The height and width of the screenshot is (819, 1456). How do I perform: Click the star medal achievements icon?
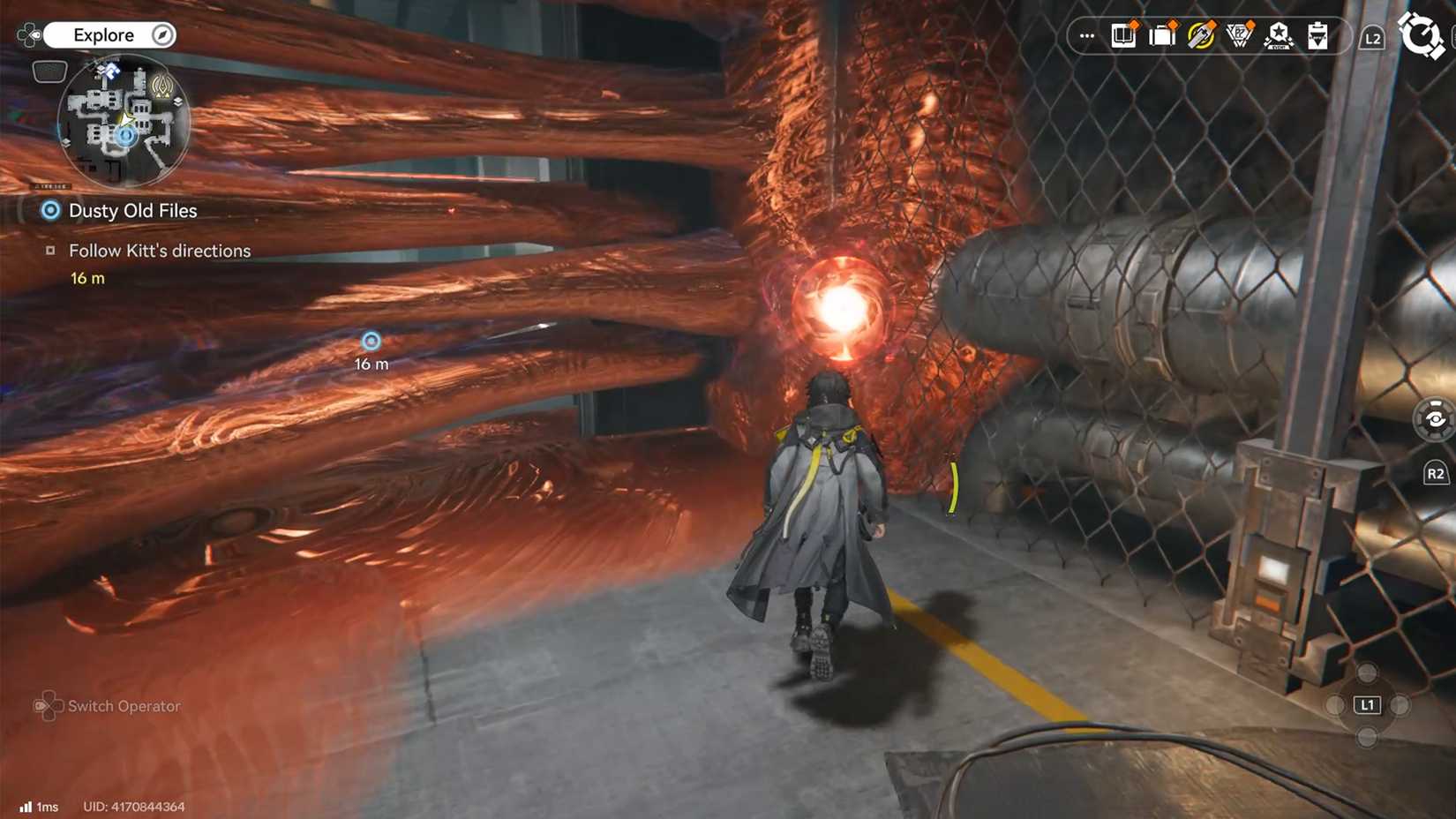[x=1280, y=35]
